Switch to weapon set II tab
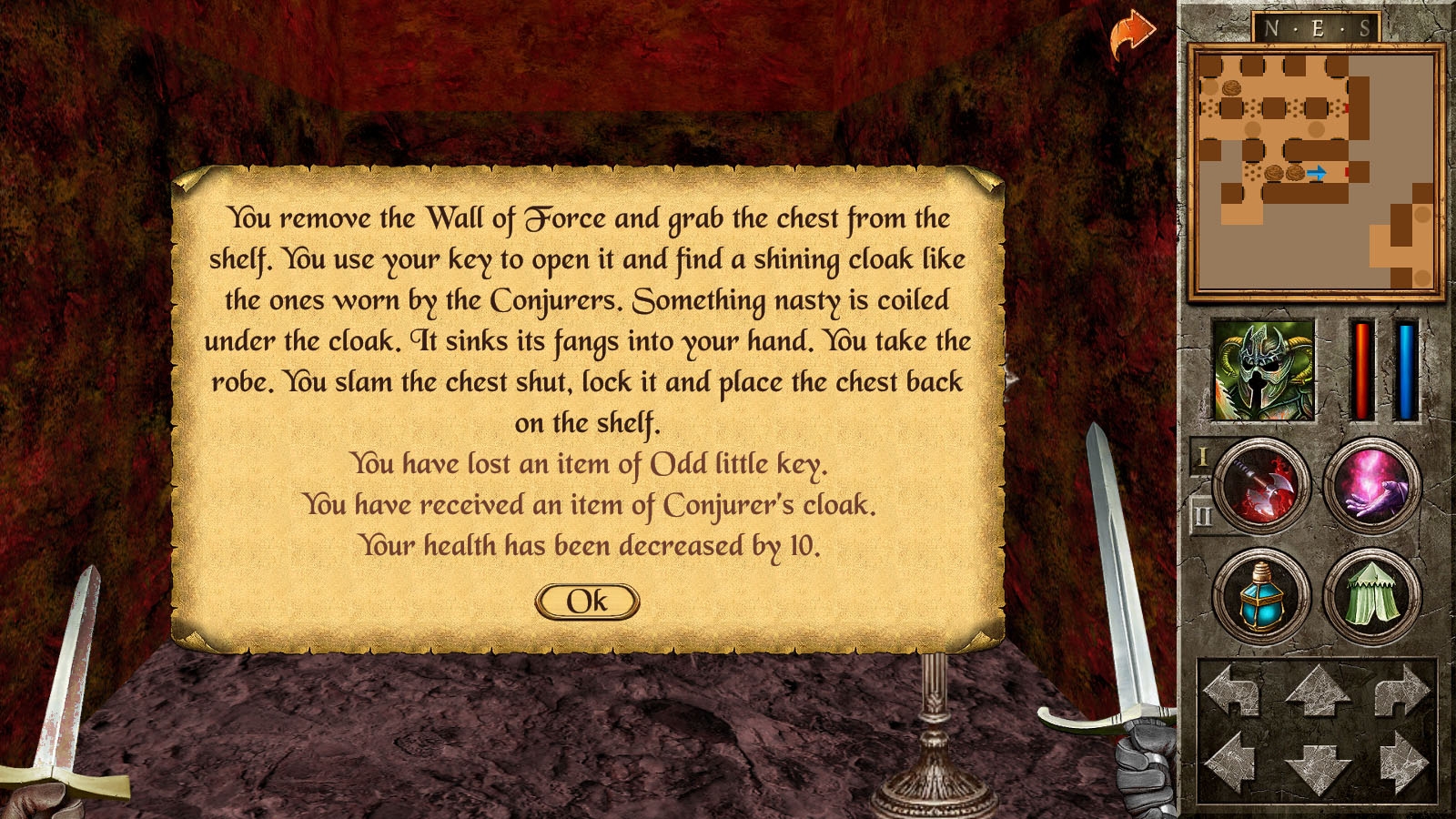The image size is (1456, 819). tap(1201, 515)
